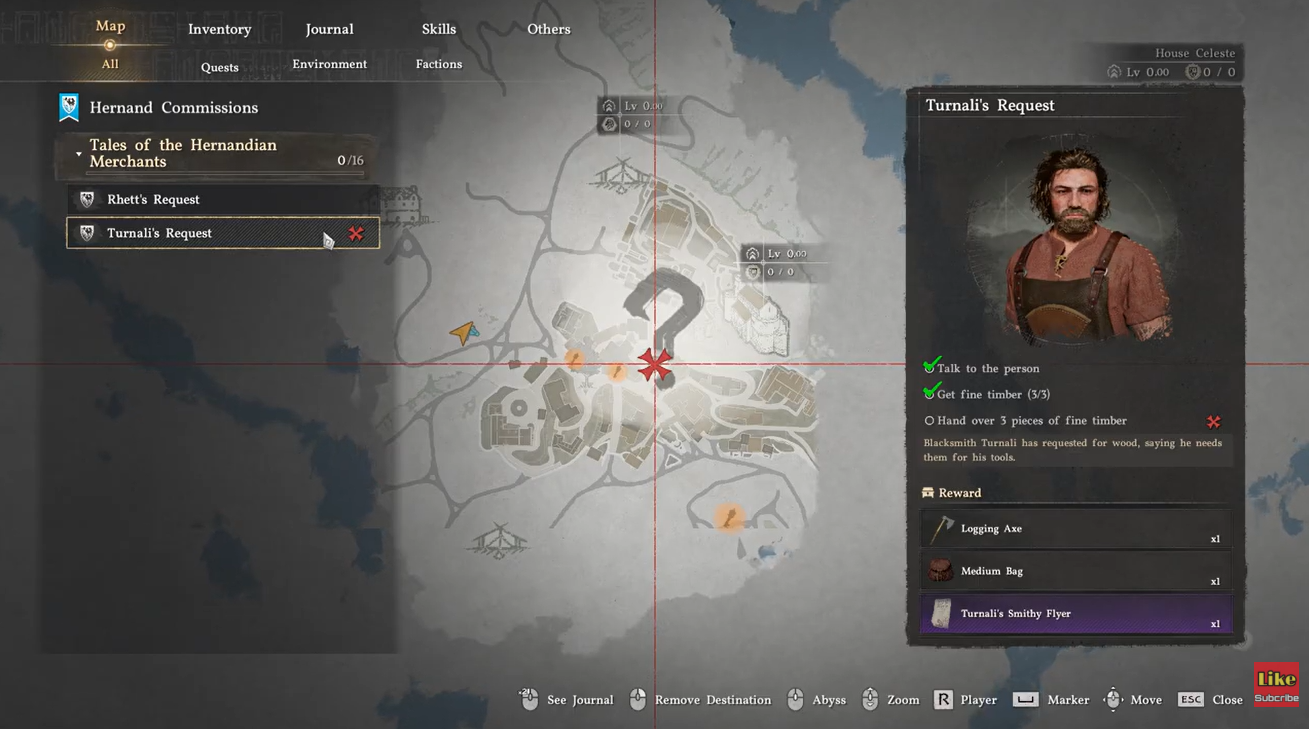Select the All map filter
1309x729 pixels.
coord(110,64)
